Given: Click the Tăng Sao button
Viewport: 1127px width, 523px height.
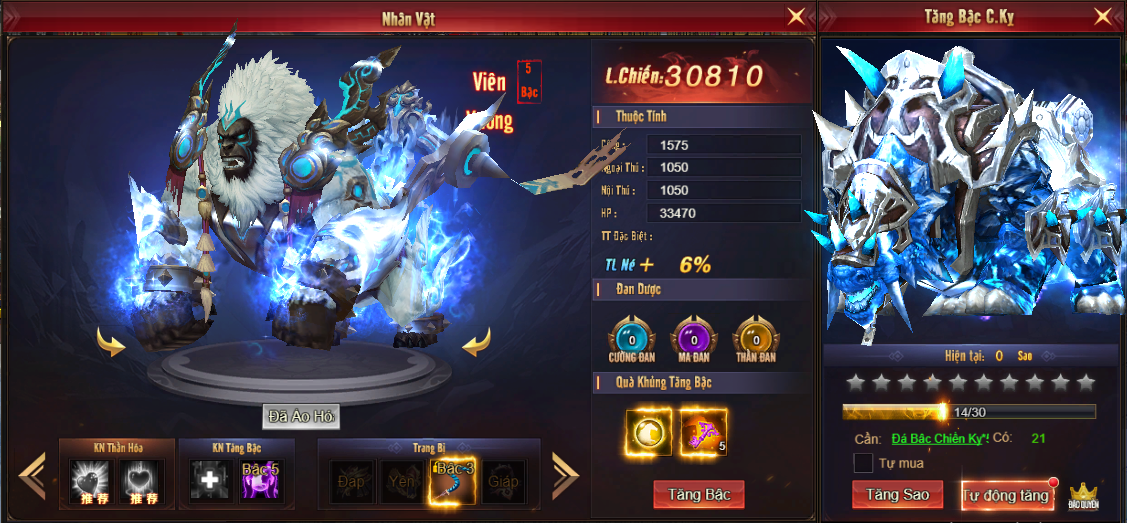Looking at the screenshot, I should point(897,494).
